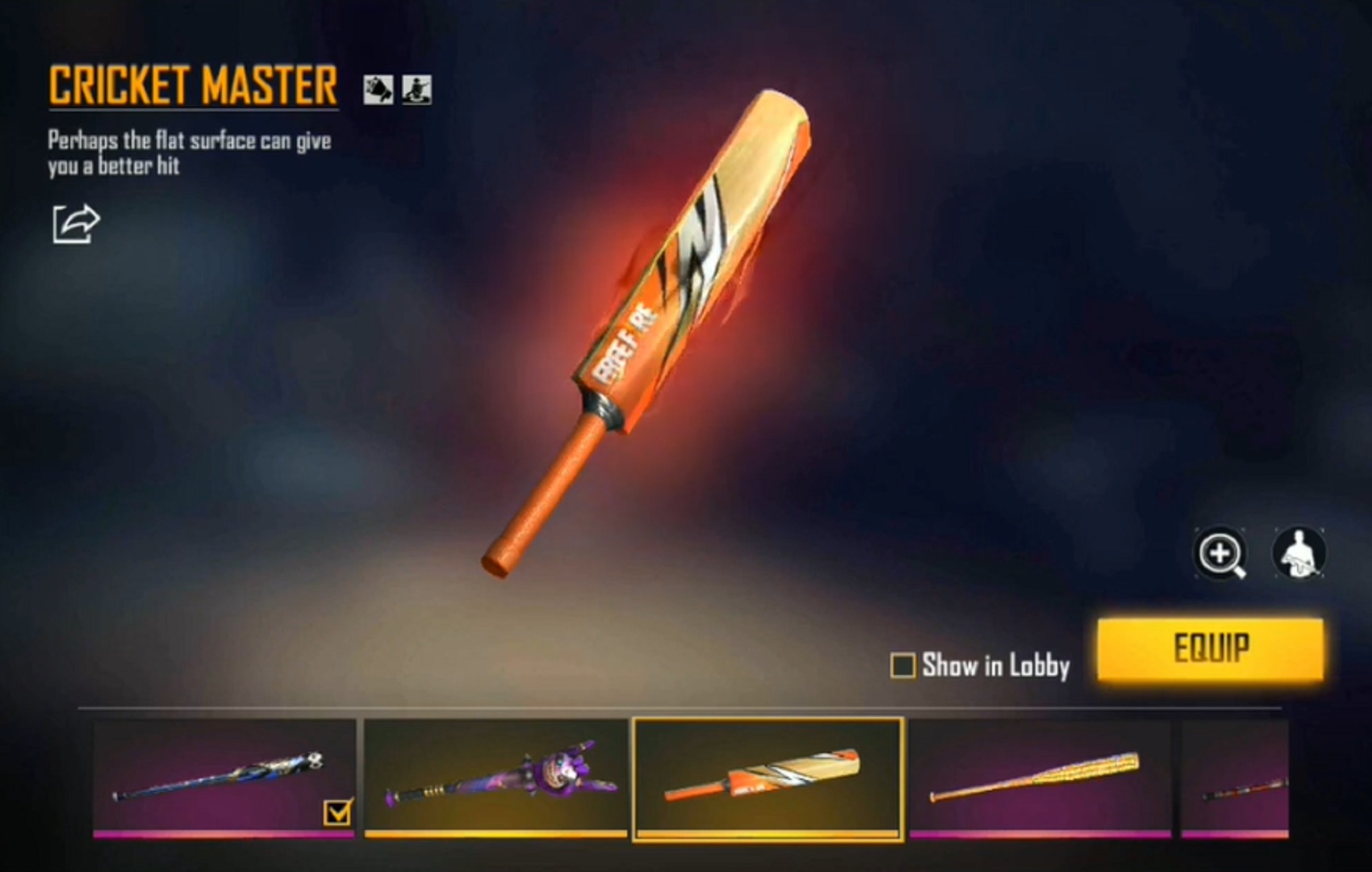Click the second title icon showing player pose
The height and width of the screenshot is (872, 1372).
tap(415, 89)
